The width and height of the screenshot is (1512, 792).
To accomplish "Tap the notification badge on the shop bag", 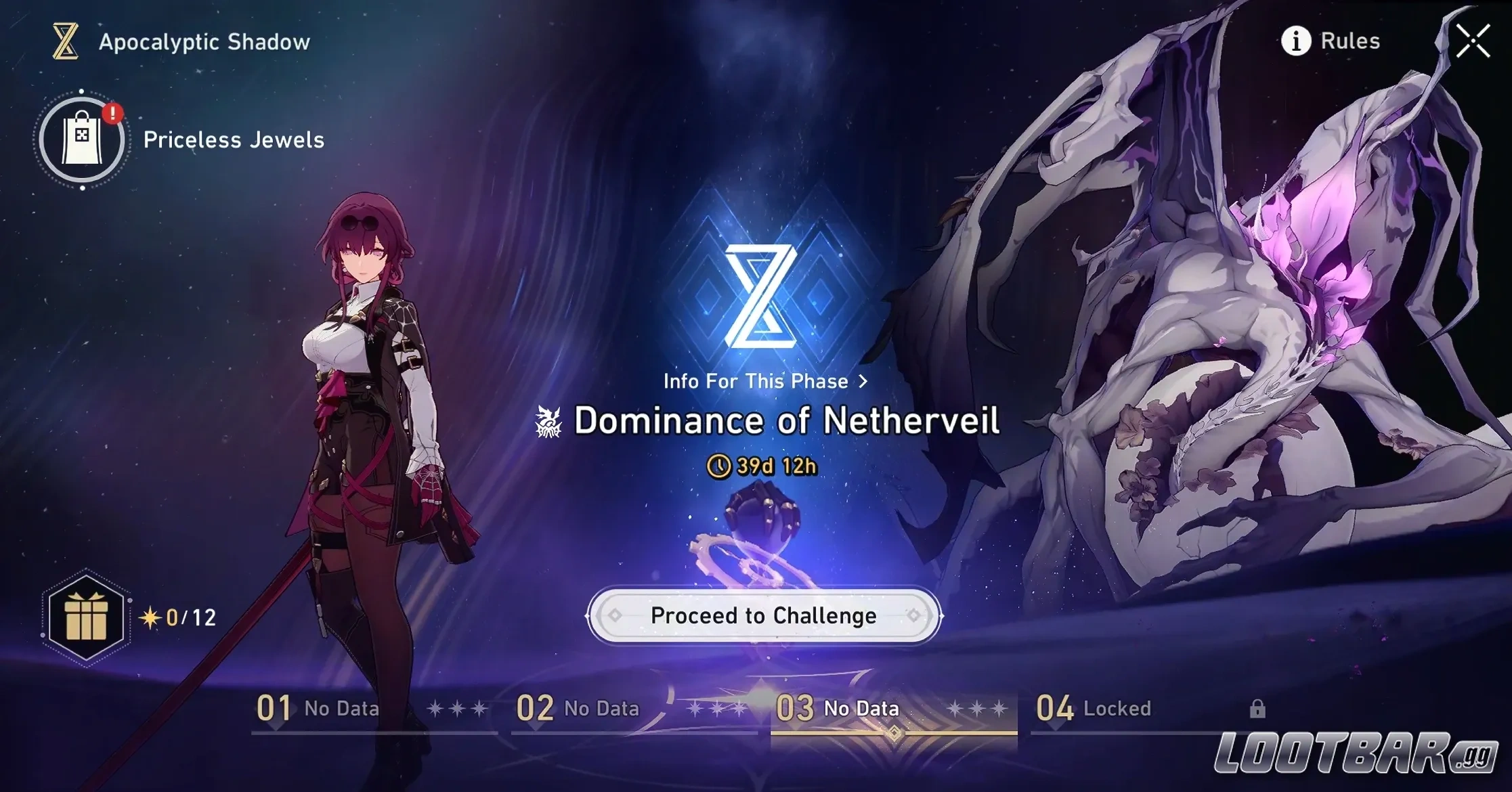I will [x=114, y=113].
